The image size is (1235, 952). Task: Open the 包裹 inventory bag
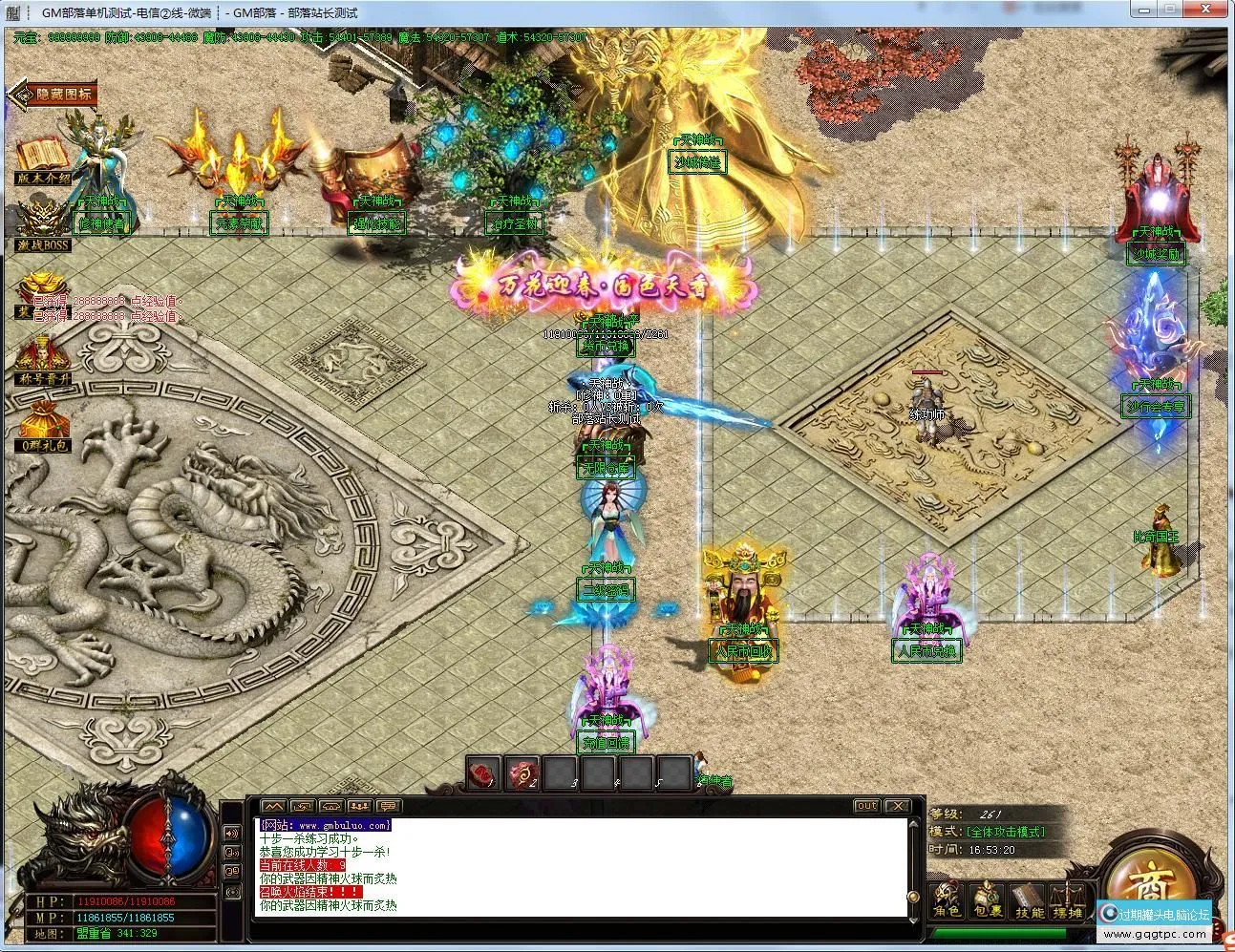pyautogui.click(x=989, y=898)
